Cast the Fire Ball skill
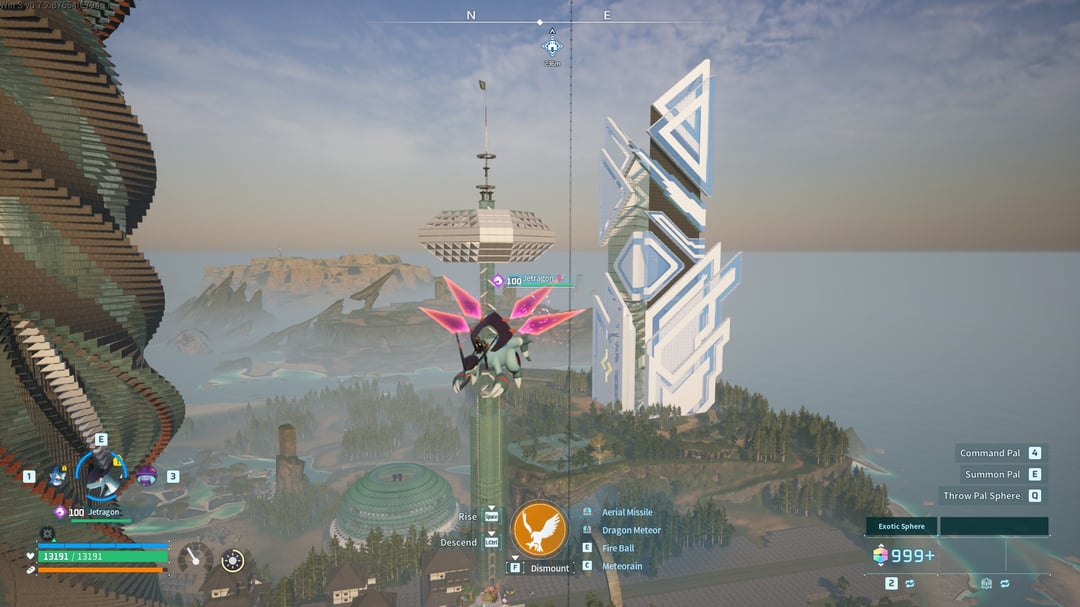The image size is (1080, 607). tap(617, 548)
